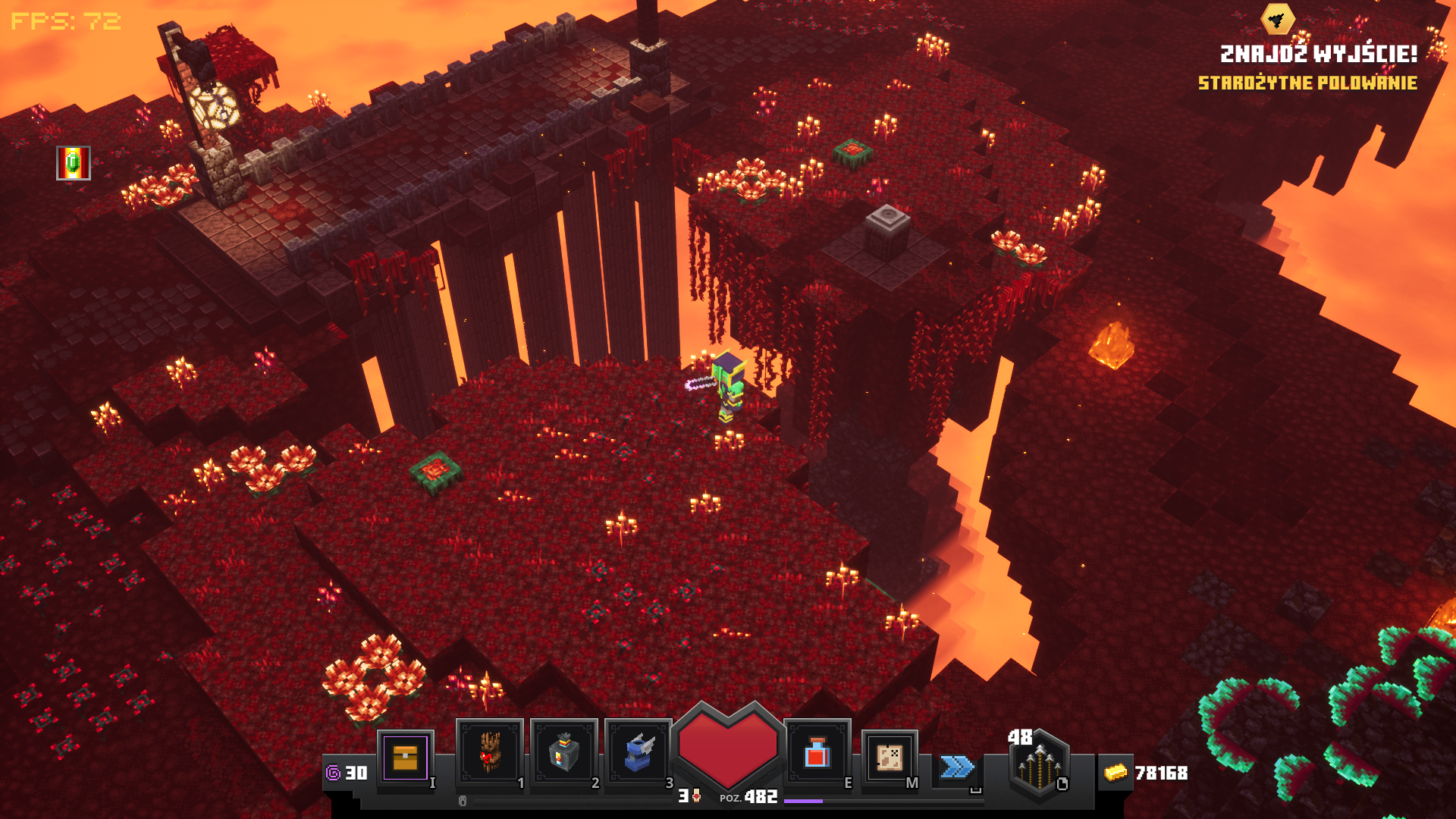This screenshot has width=1456, height=819.
Task: Select the arrow quiver ammo icon
Action: pyautogui.click(x=1039, y=764)
